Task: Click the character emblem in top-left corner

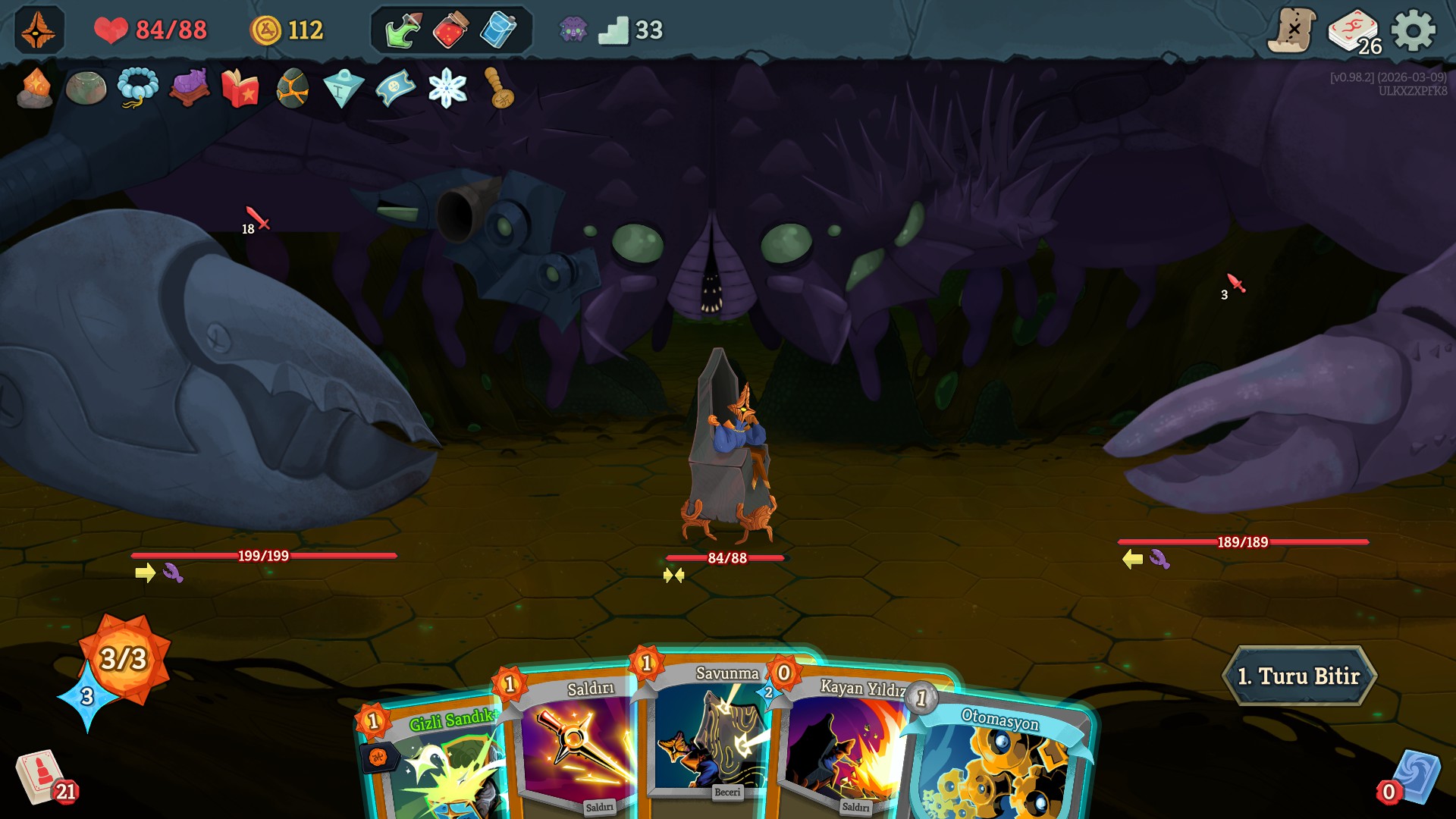Action: point(39,31)
